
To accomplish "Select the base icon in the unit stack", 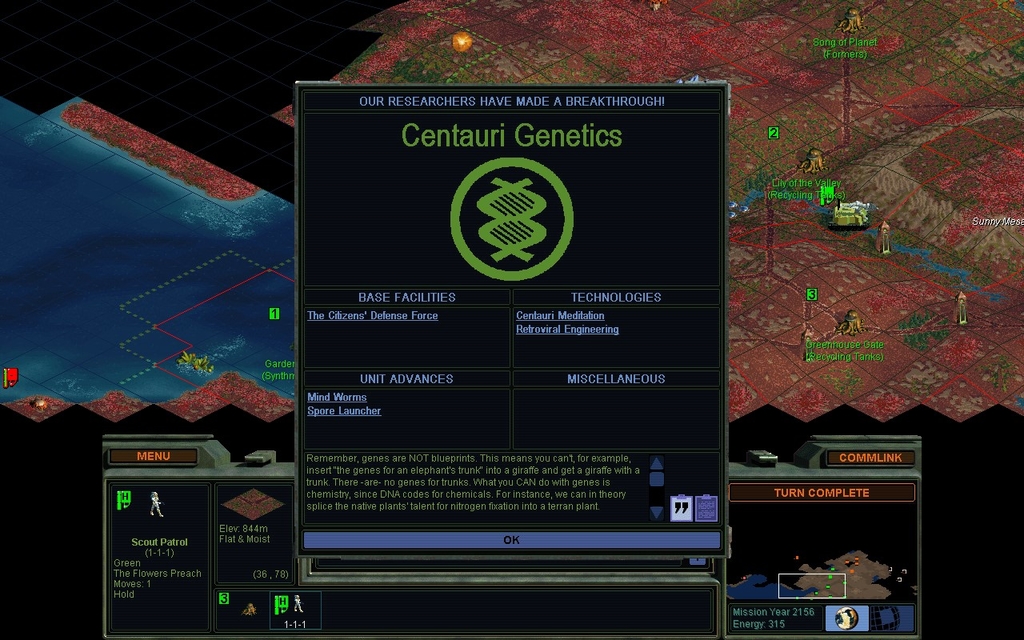I will (x=249, y=608).
